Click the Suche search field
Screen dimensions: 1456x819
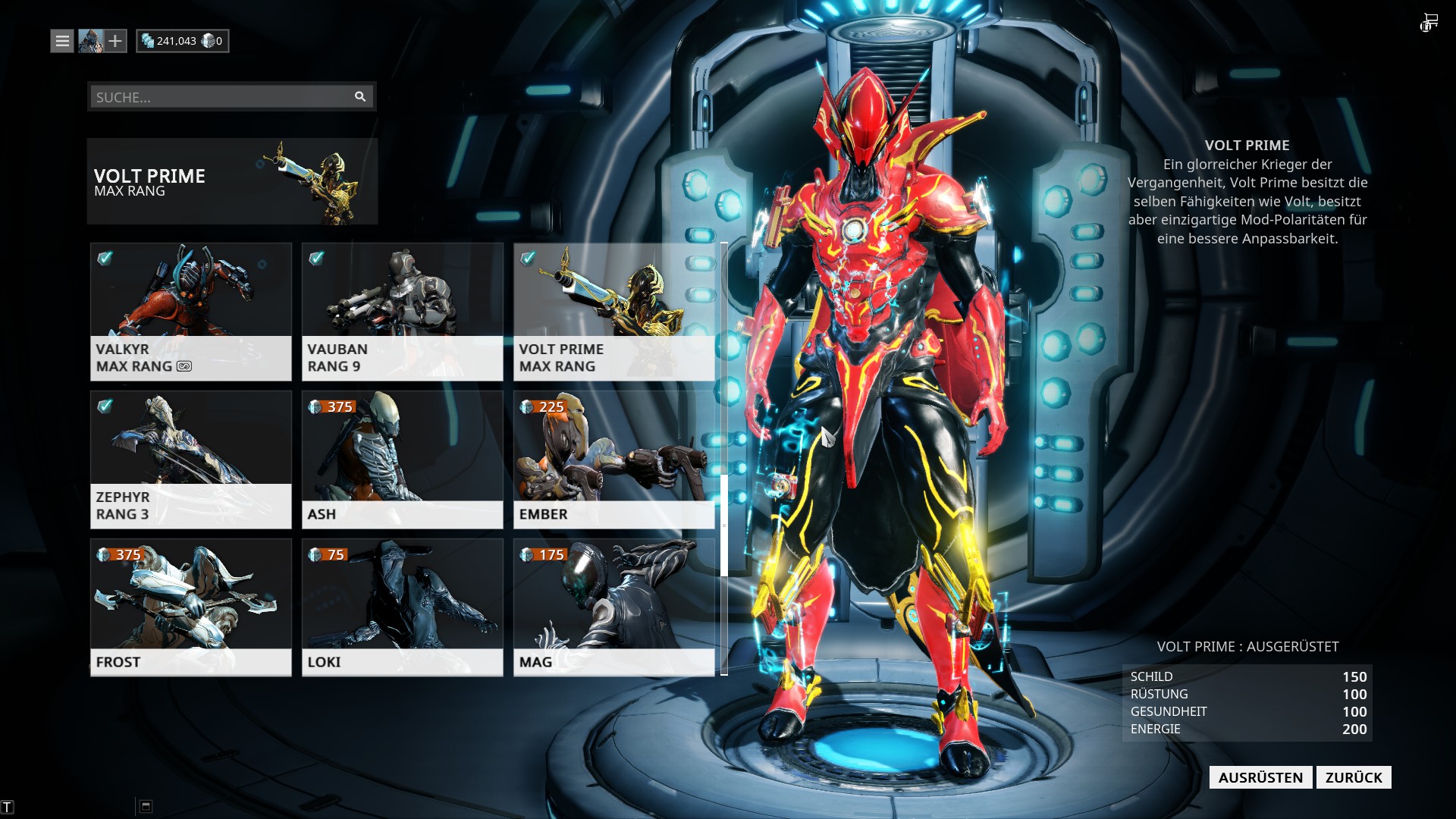[220, 97]
